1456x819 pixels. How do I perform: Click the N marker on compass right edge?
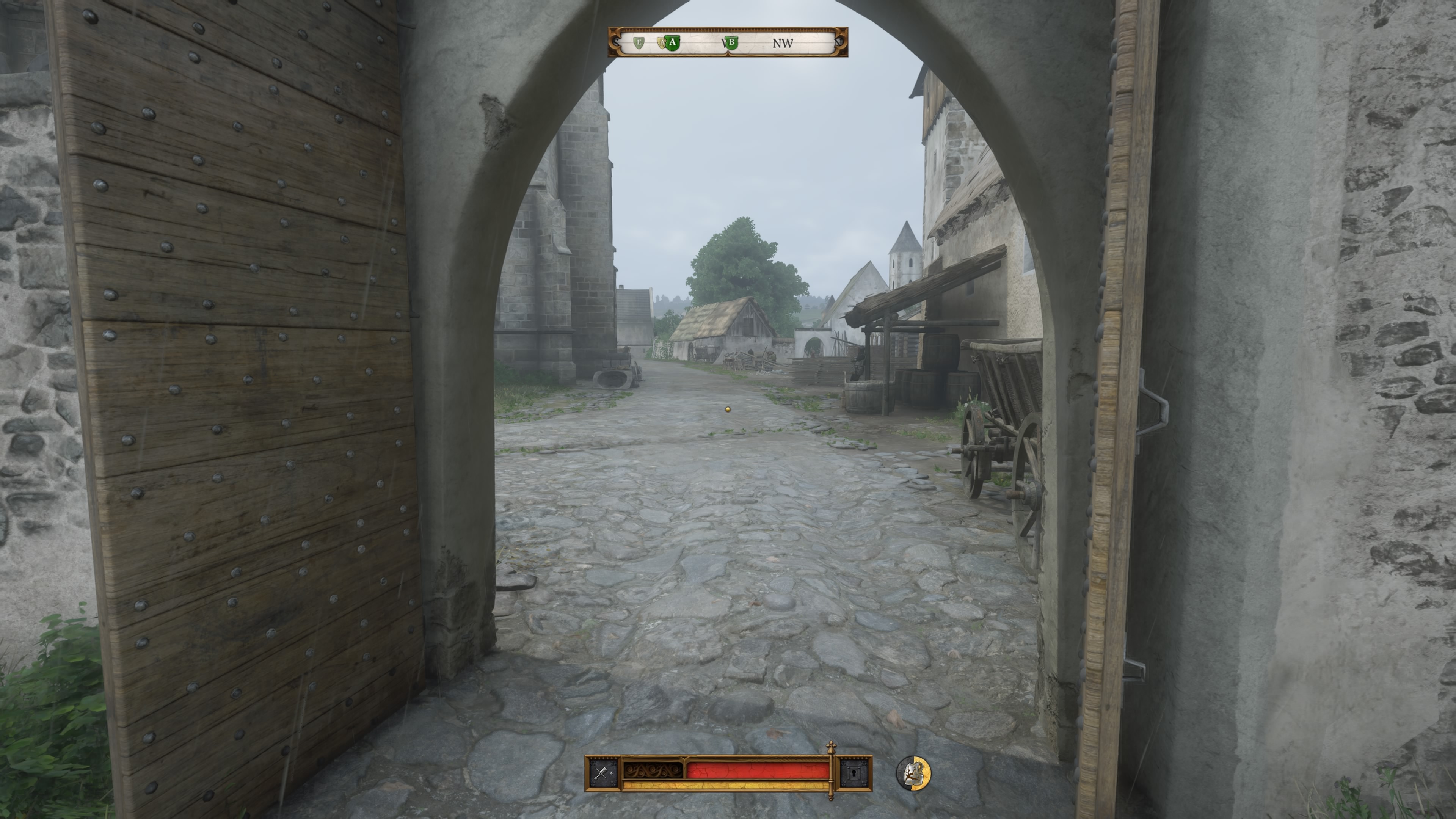(x=842, y=44)
